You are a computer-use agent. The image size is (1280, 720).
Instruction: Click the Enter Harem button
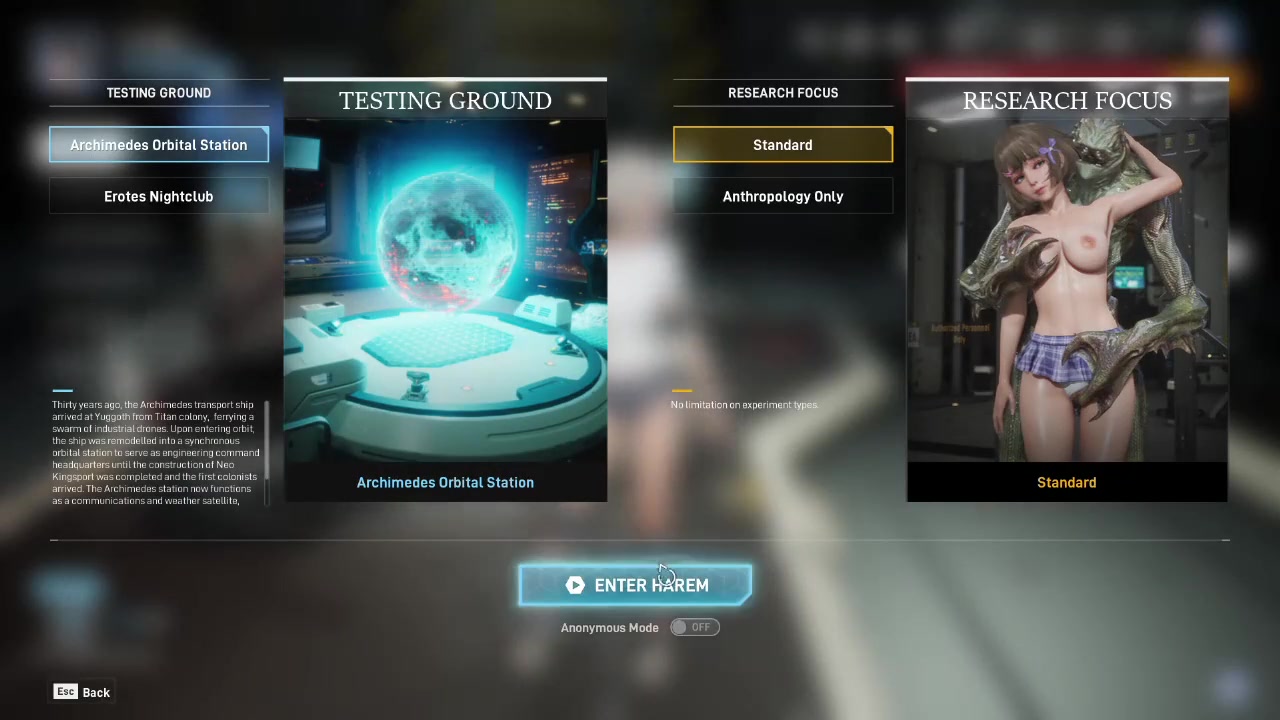[x=635, y=585]
